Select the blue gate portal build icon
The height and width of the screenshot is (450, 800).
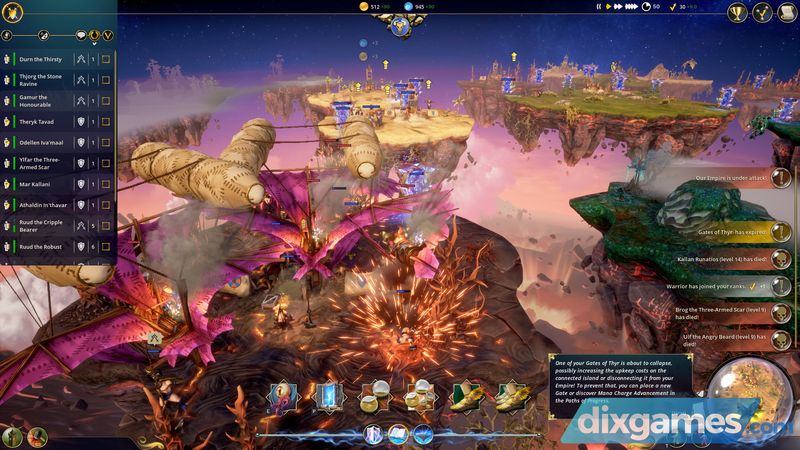coord(328,397)
